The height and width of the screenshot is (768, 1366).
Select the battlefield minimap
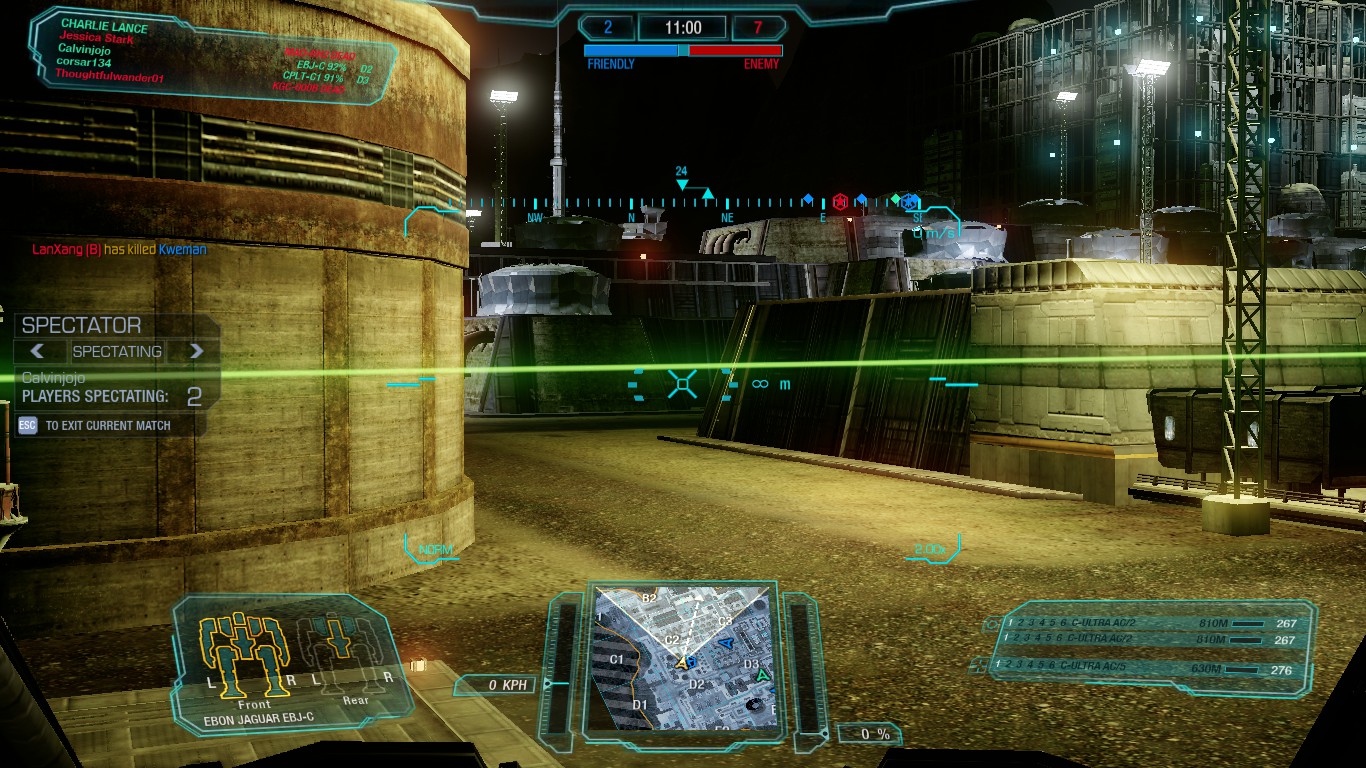tap(682, 656)
